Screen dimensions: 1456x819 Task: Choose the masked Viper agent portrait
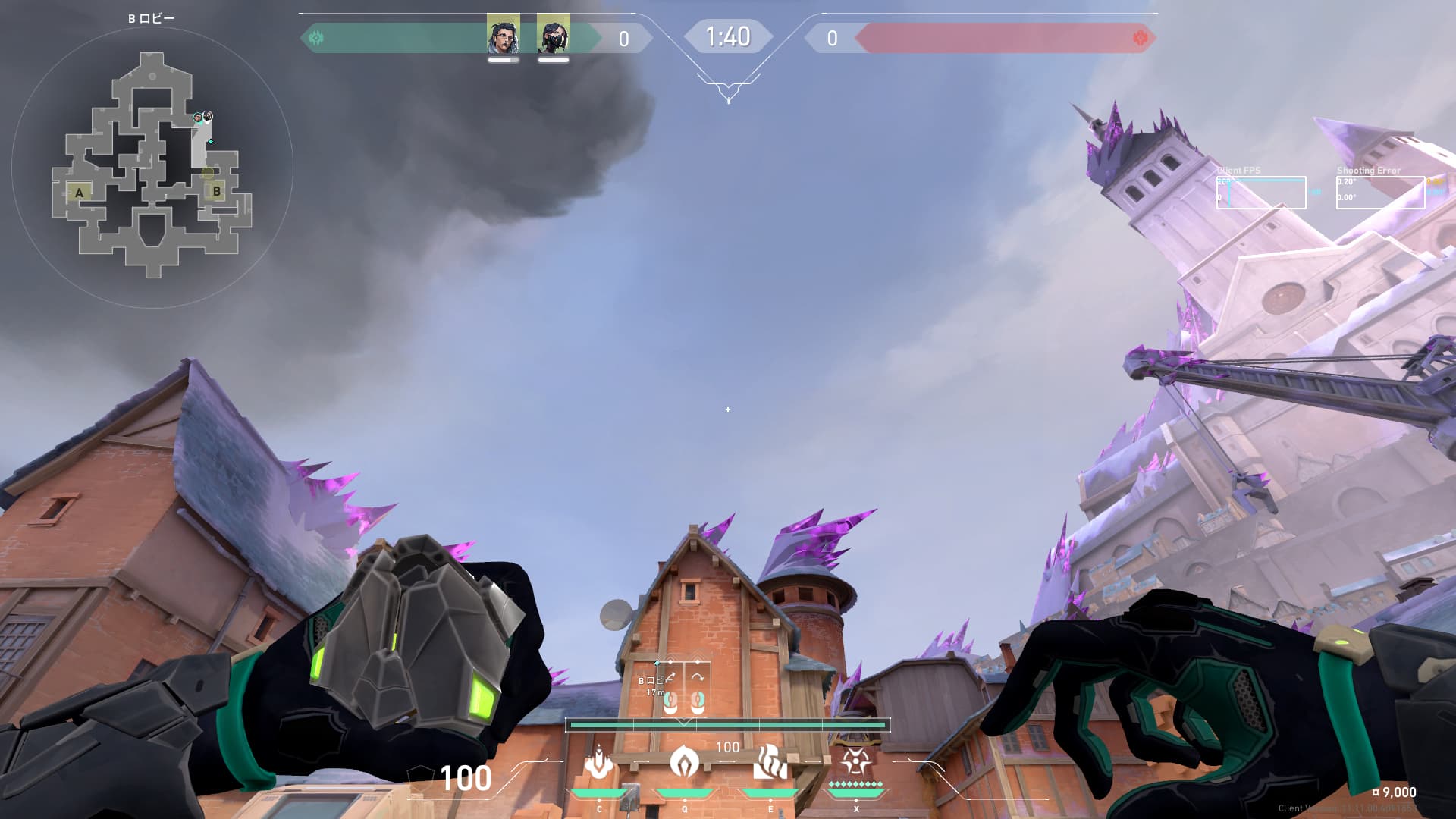[553, 34]
